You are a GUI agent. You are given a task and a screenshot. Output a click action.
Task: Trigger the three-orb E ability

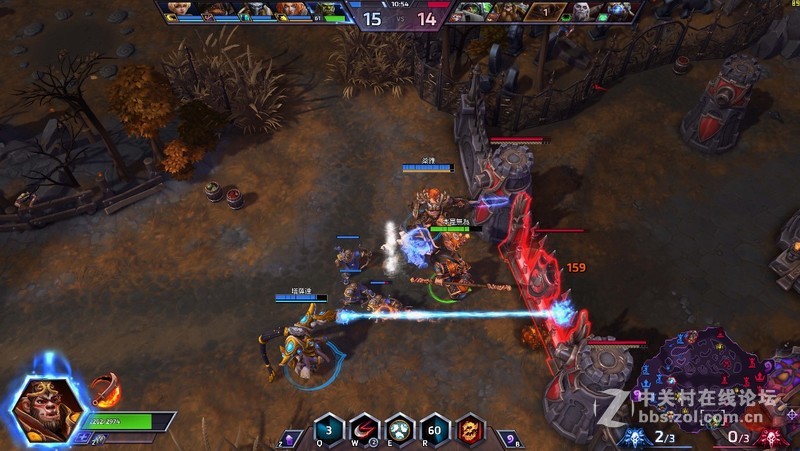(x=399, y=431)
